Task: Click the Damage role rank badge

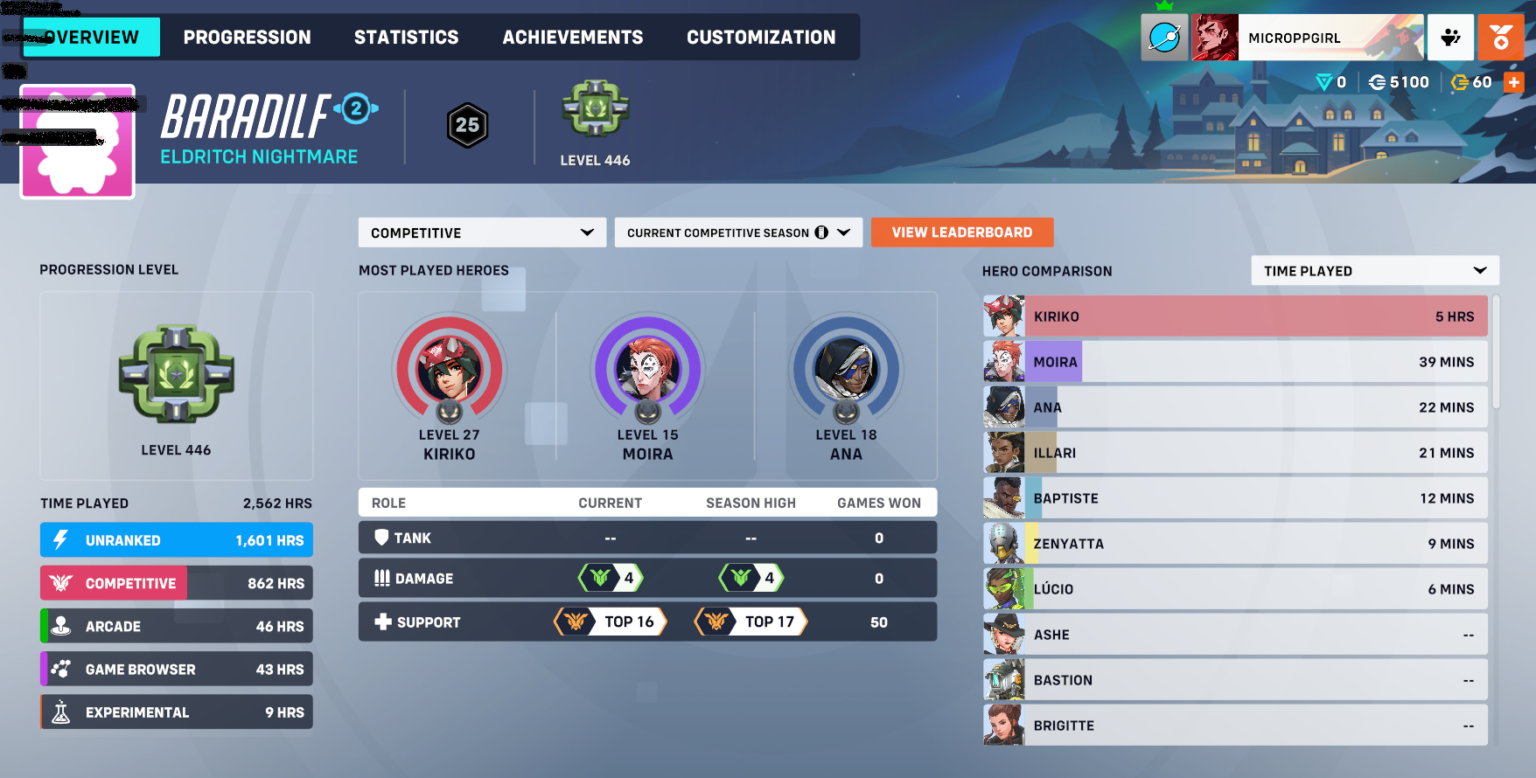Action: click(x=610, y=579)
